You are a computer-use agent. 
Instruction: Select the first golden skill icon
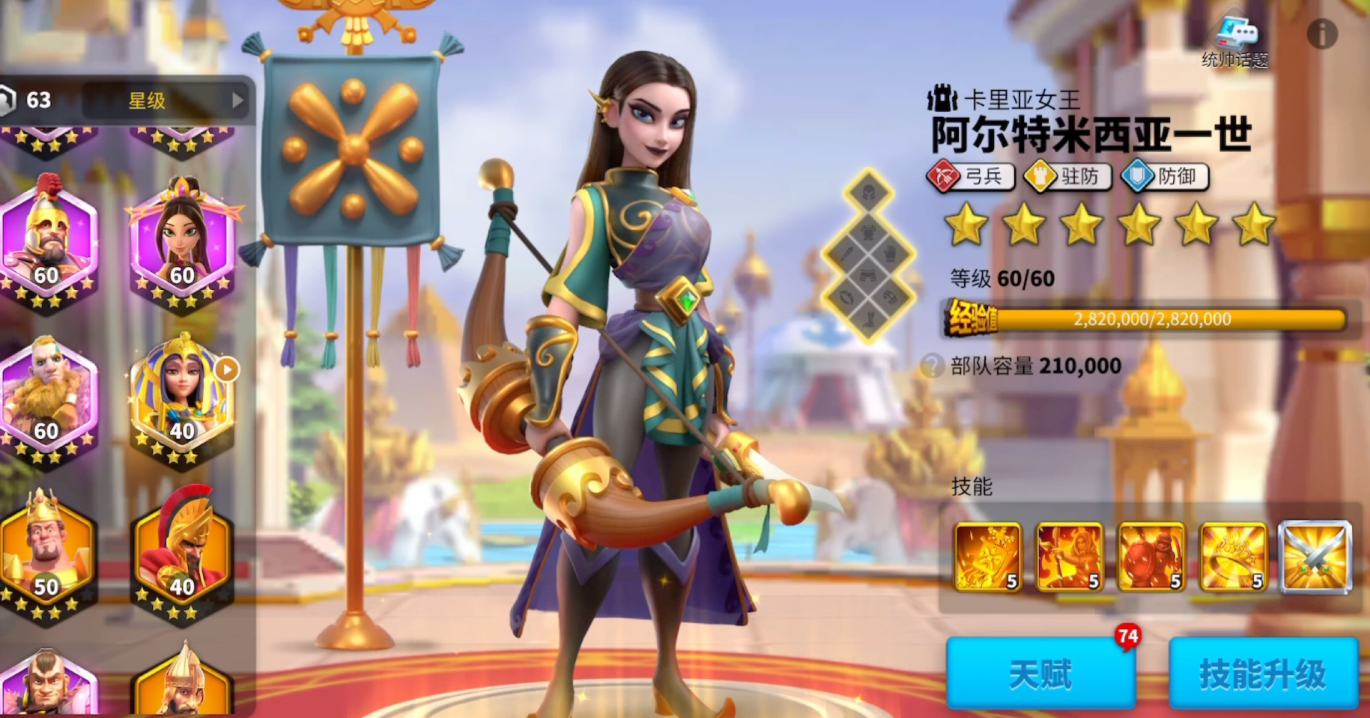coord(987,557)
